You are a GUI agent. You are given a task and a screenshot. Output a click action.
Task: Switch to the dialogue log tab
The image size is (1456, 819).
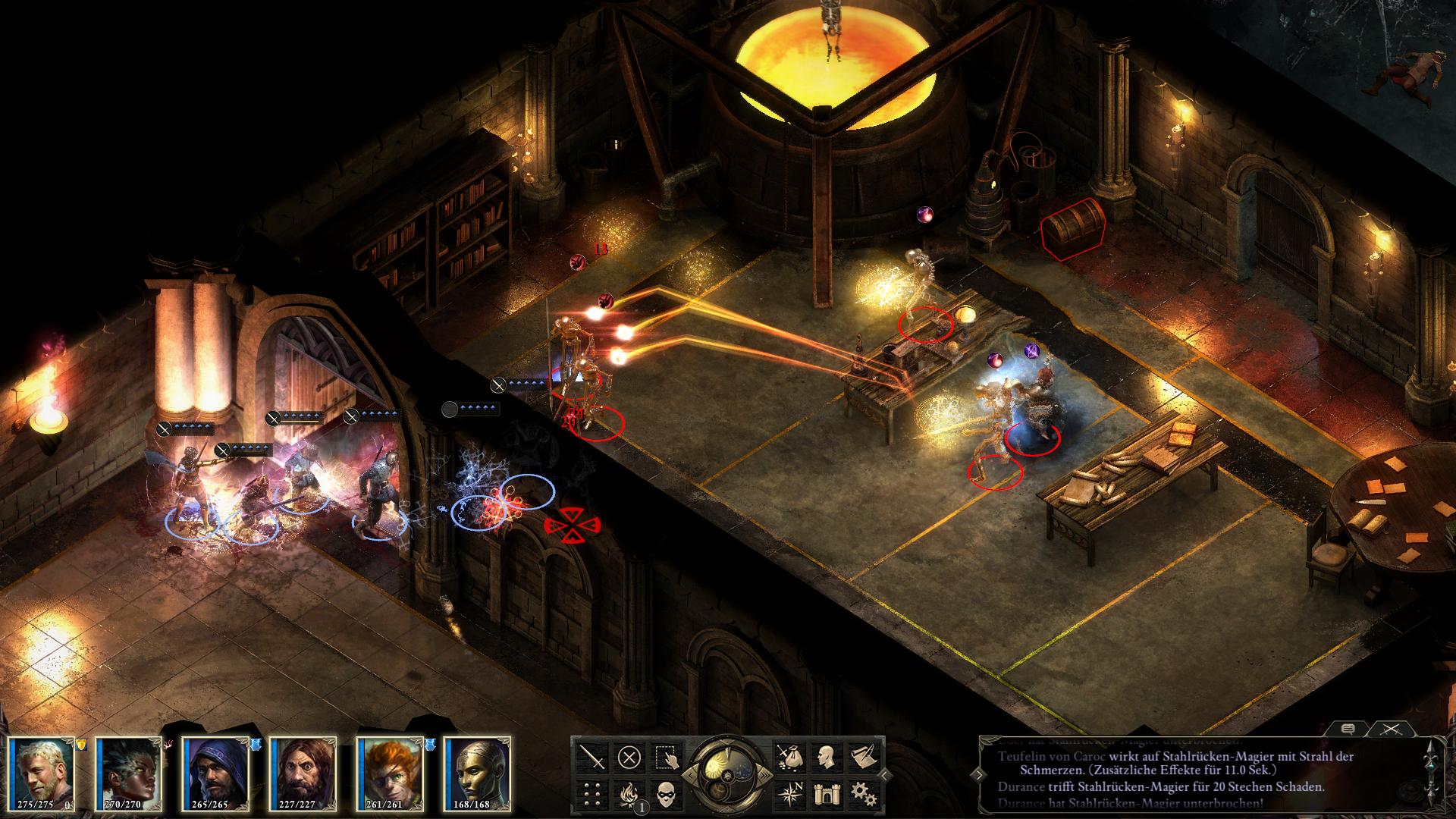[x=1348, y=729]
